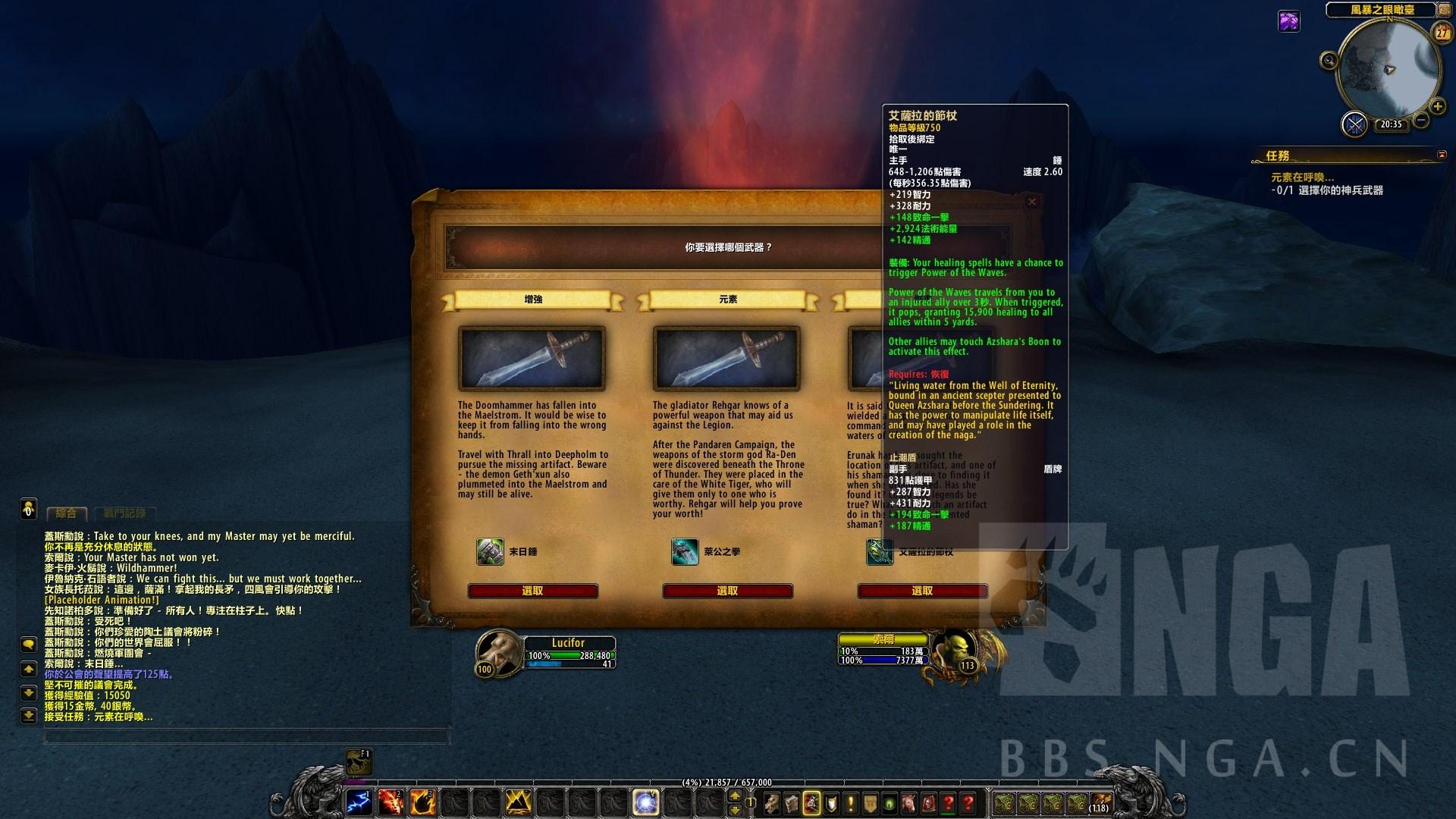Image resolution: width=1456 pixels, height=819 pixels.
Task: Jump chat to the newest message
Action: (x=29, y=715)
